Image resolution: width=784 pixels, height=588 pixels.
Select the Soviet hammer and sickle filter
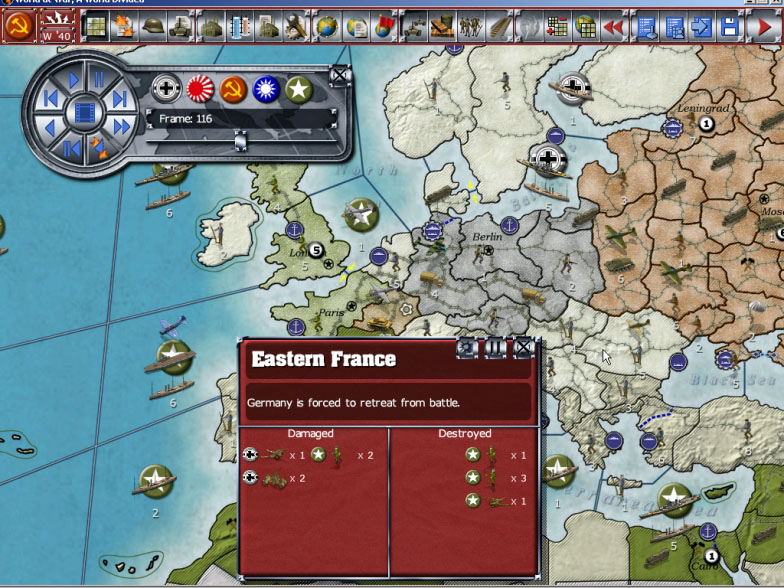click(233, 90)
